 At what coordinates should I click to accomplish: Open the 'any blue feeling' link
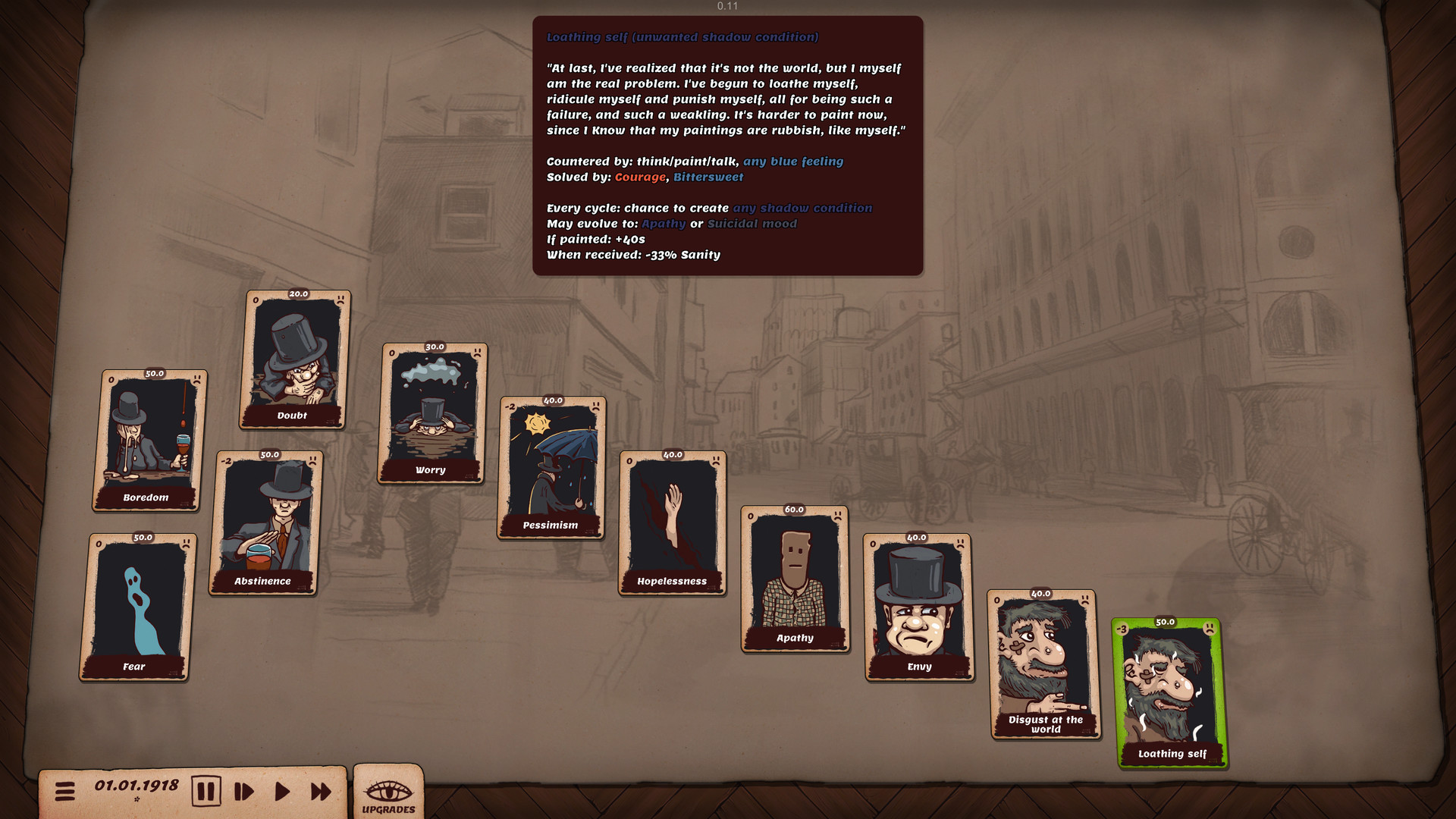pos(794,161)
